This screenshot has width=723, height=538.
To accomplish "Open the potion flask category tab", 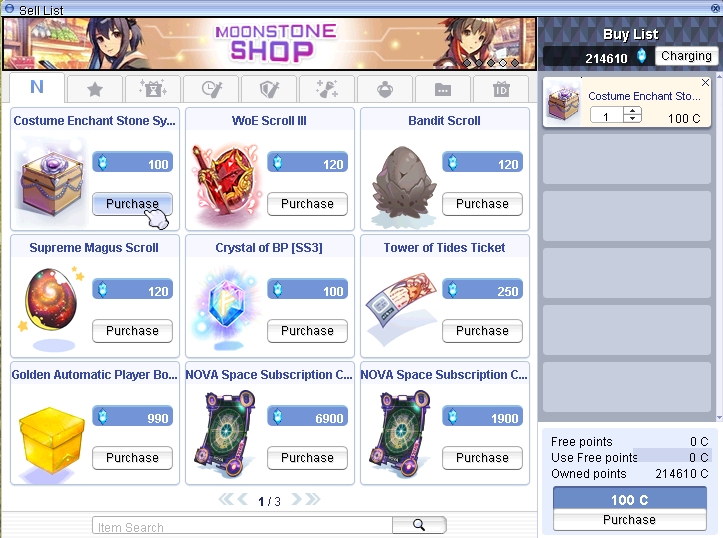I will click(385, 89).
